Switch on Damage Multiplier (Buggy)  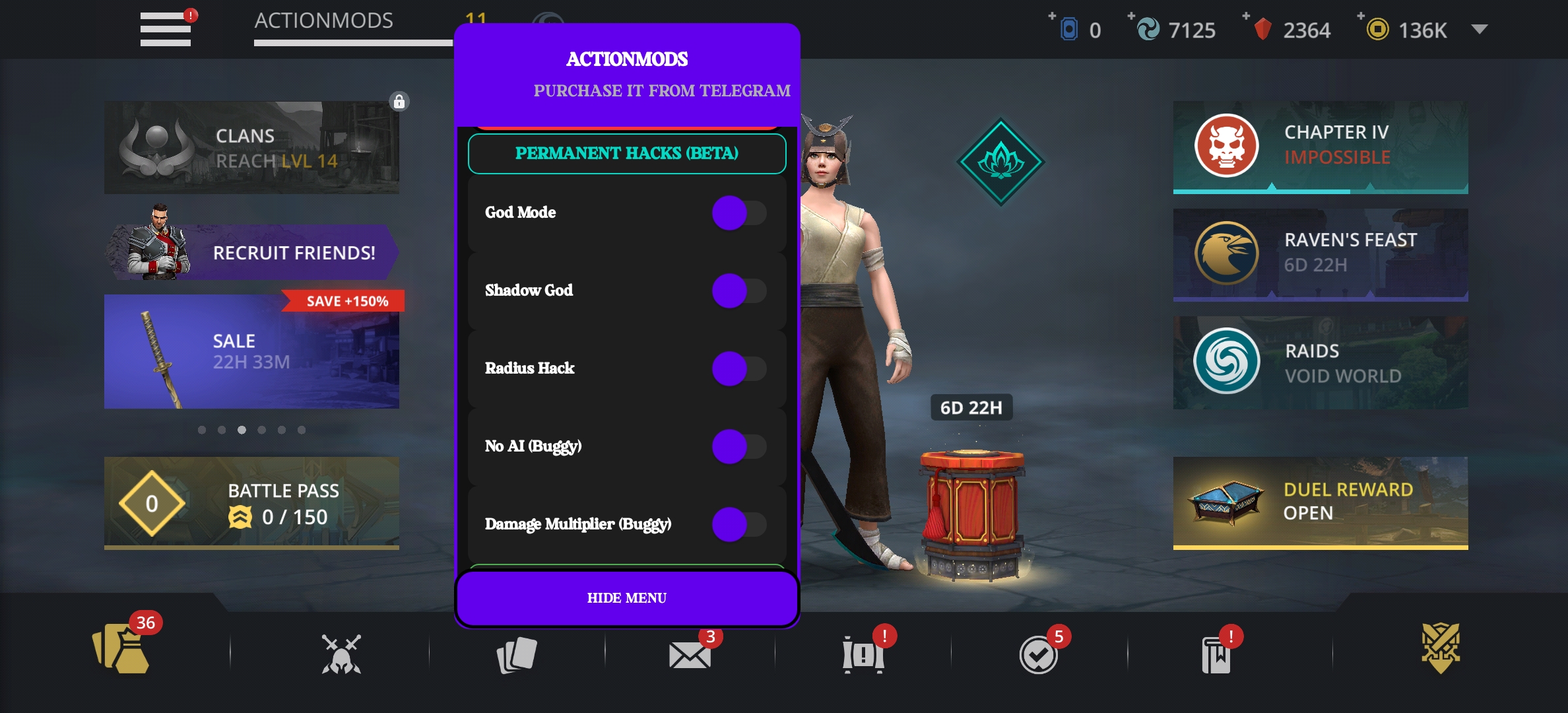pos(739,525)
